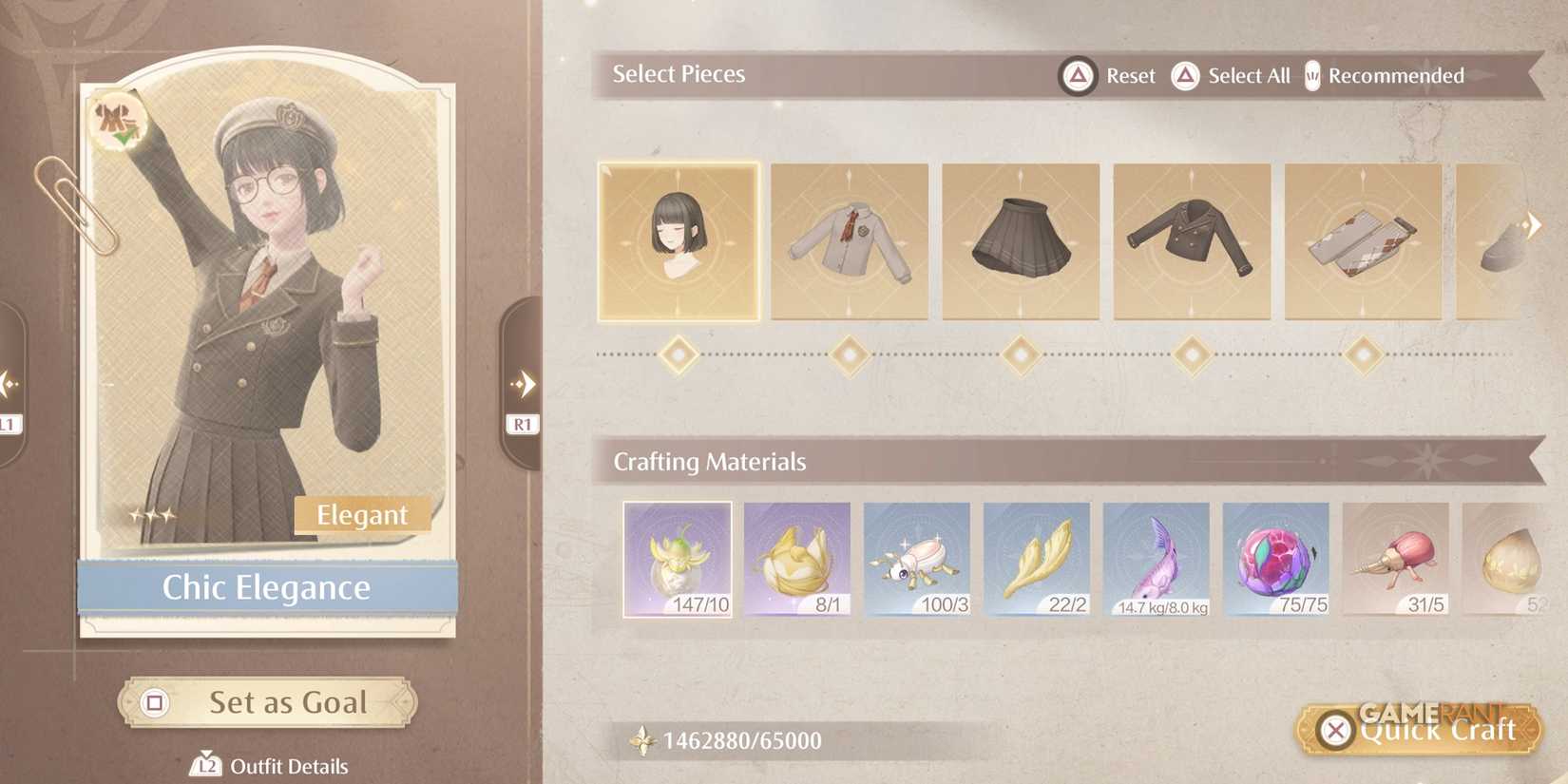Select the pleated skirt piece
The image size is (1568, 784).
tap(1021, 240)
